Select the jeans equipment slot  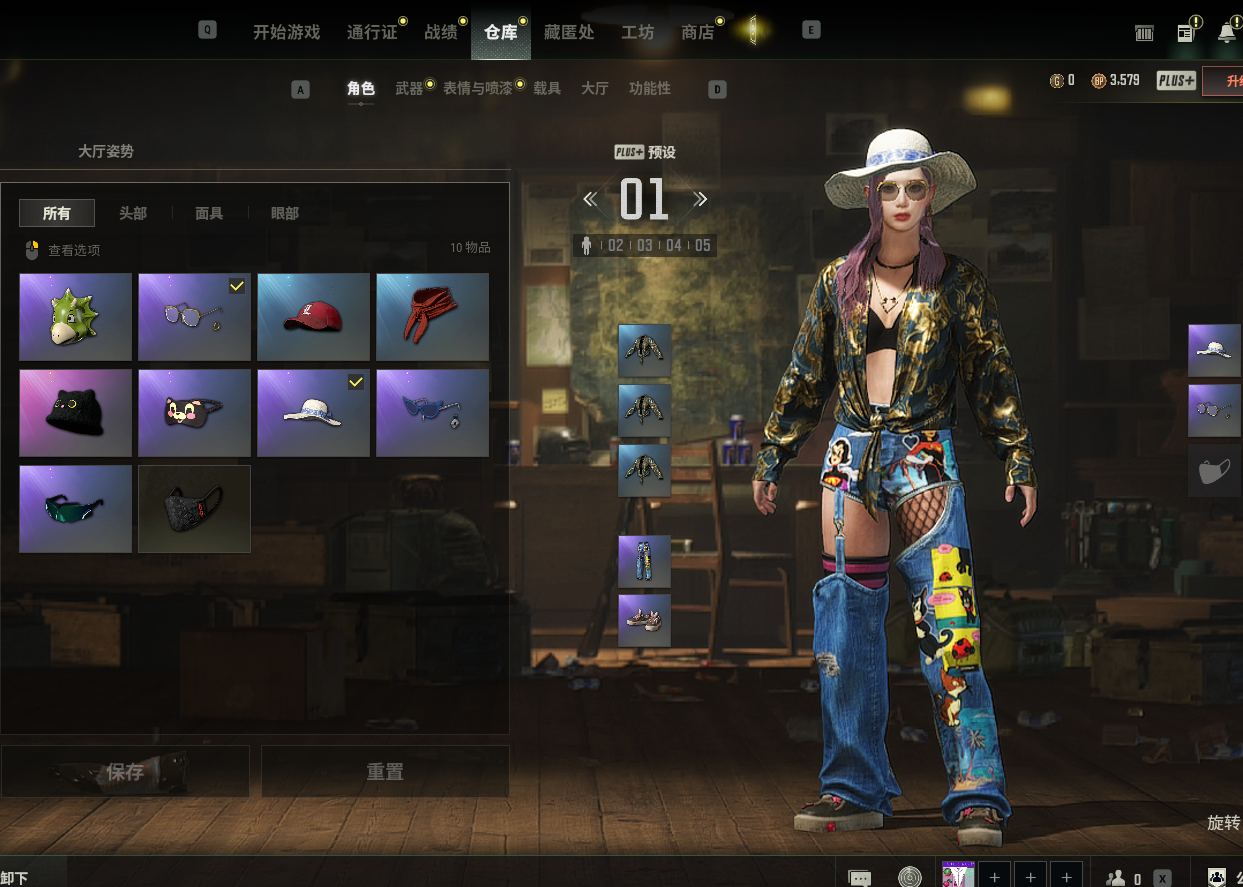tap(644, 561)
